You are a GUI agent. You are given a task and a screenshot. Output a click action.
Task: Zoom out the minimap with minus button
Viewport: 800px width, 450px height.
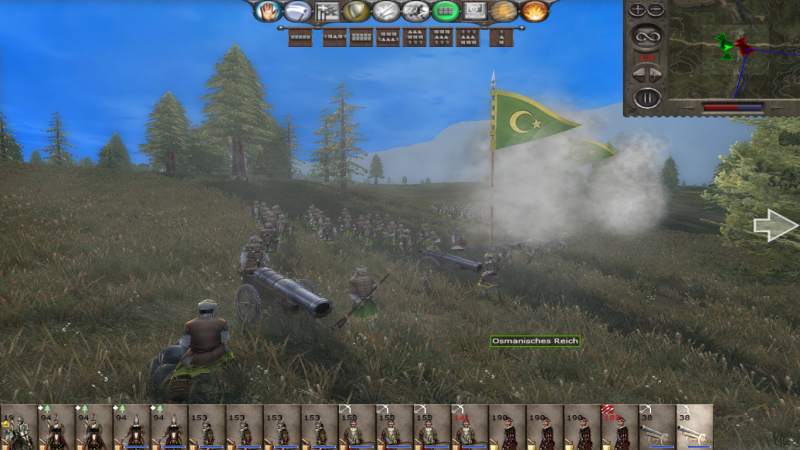coord(655,10)
